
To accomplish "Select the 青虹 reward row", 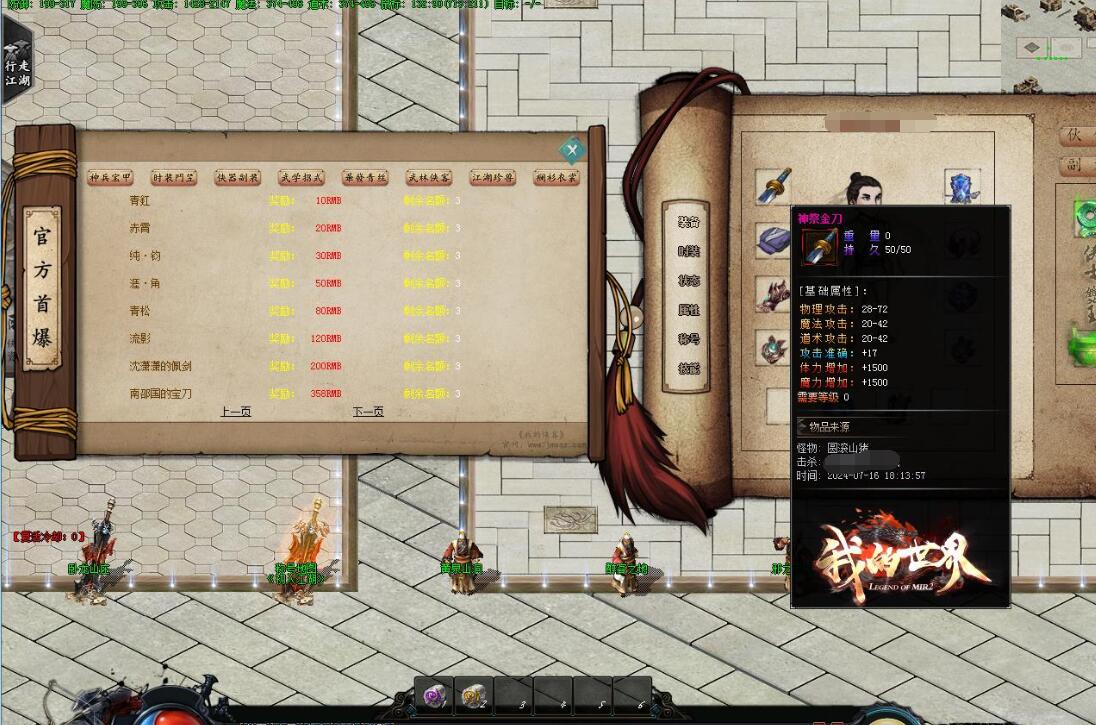I will pyautogui.click(x=140, y=201).
